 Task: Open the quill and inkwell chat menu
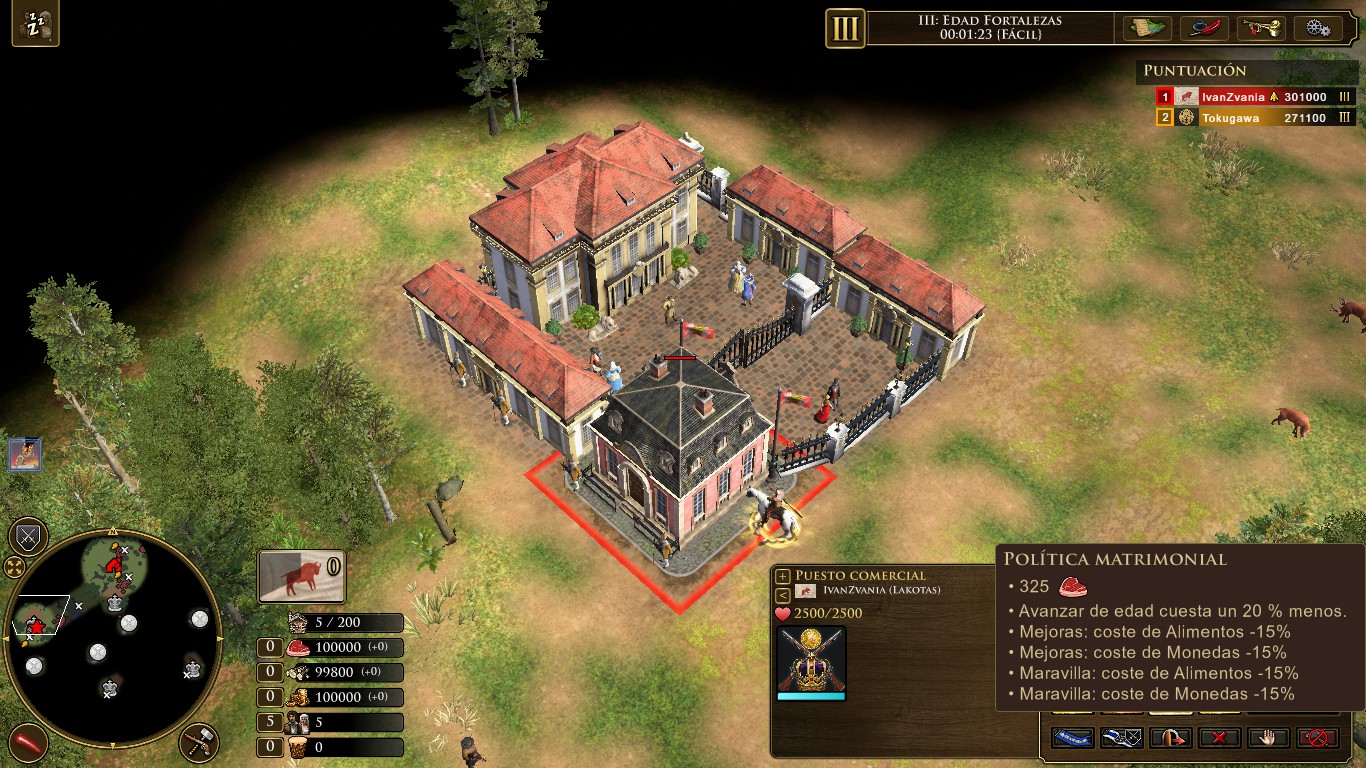[1204, 28]
